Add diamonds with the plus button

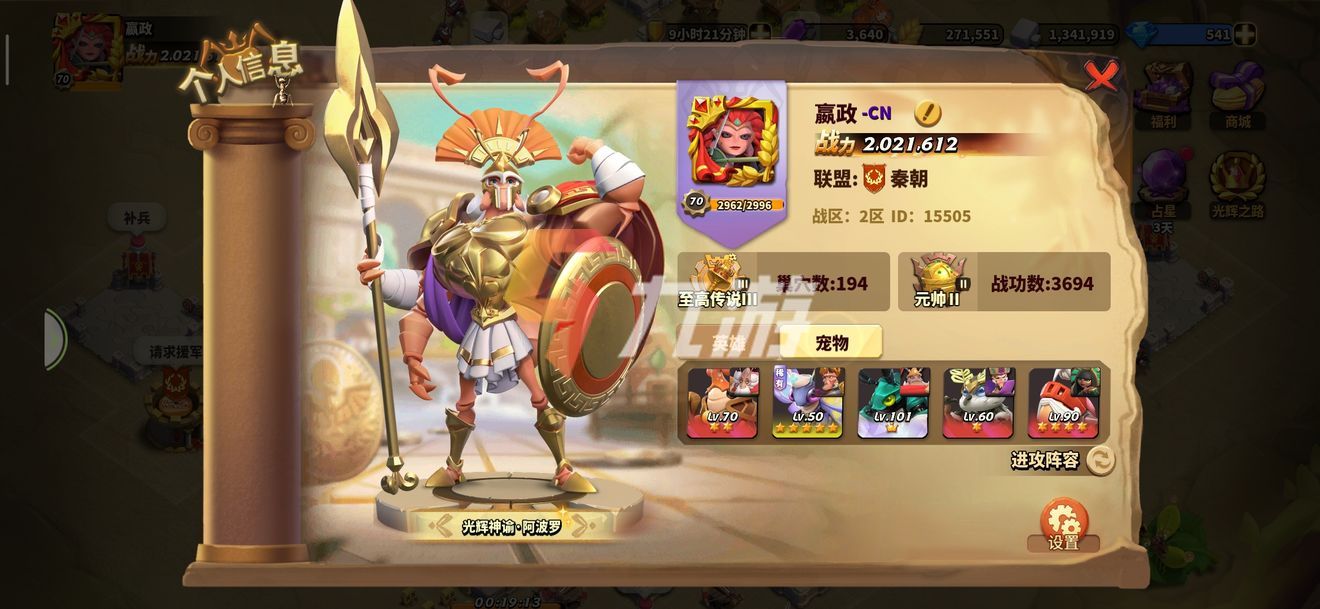(x=1244, y=34)
